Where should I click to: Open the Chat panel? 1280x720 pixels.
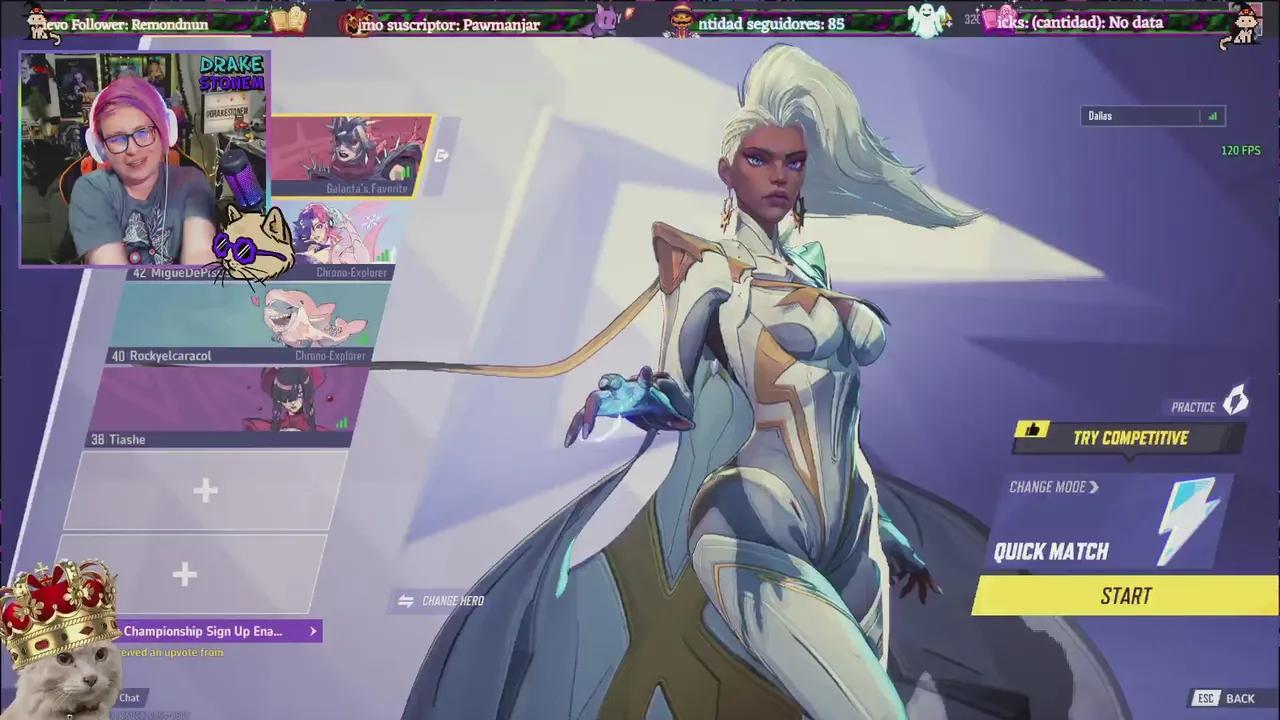tap(128, 697)
